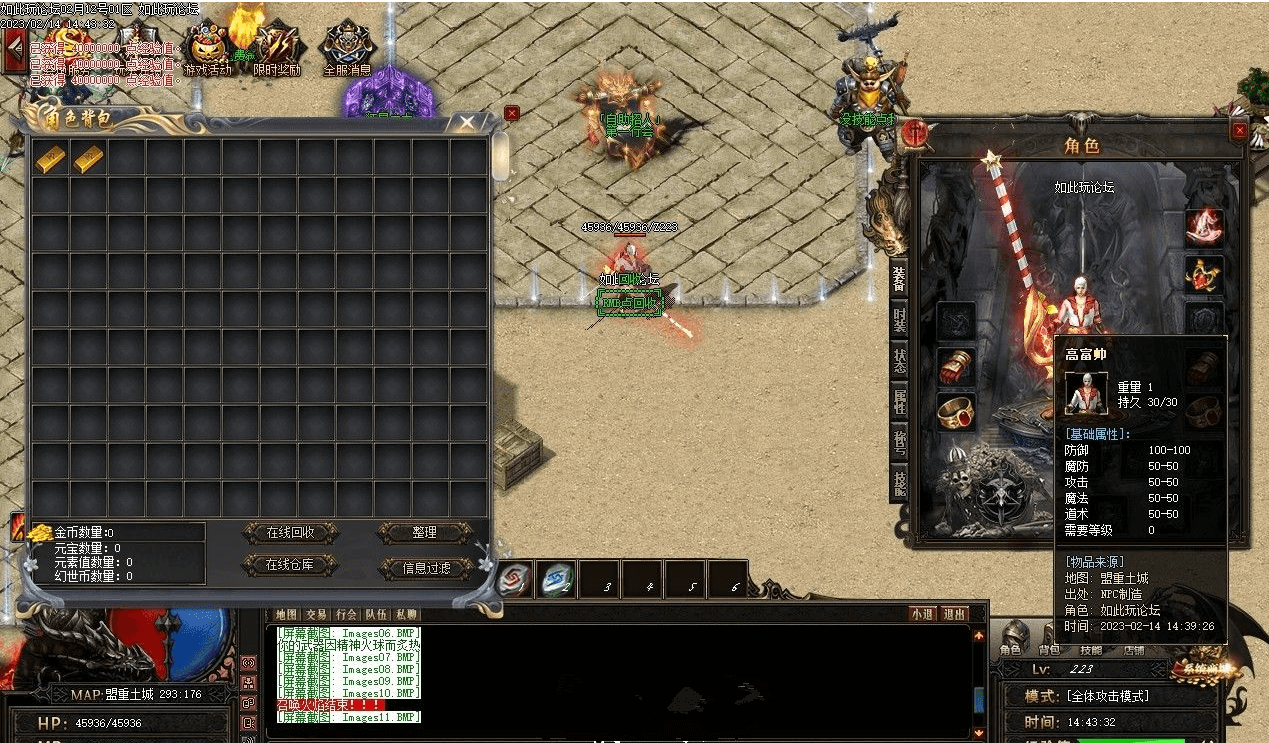Close the 角色背包 inventory window

466,123
